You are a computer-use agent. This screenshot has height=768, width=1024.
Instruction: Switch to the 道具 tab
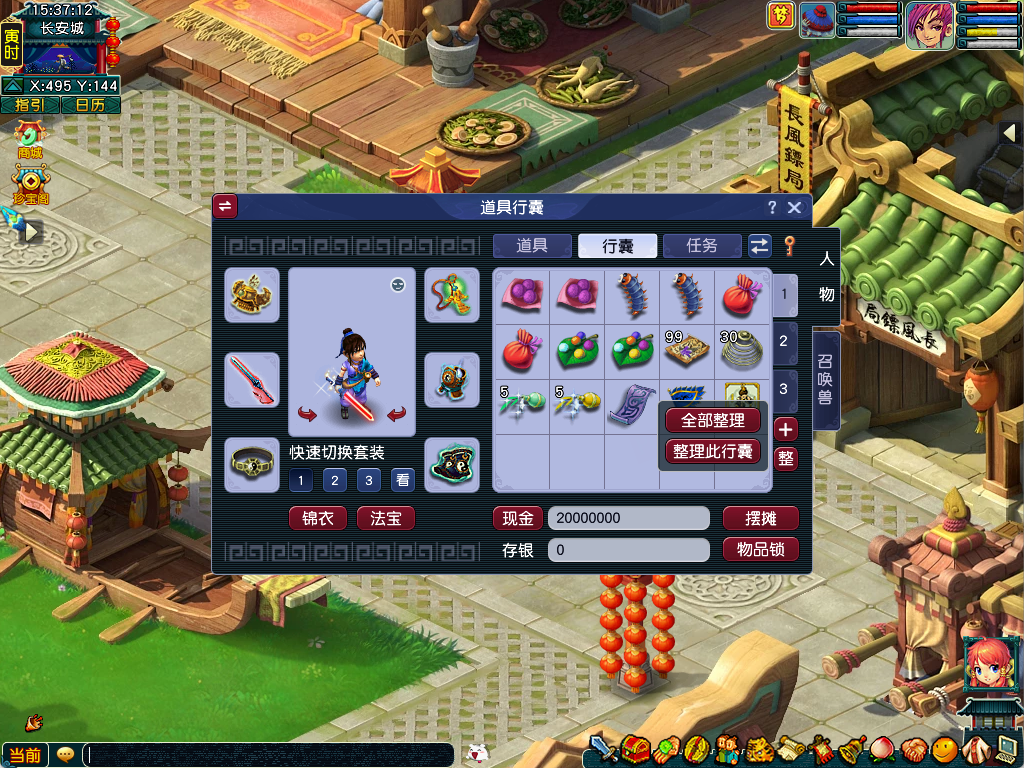coord(532,246)
